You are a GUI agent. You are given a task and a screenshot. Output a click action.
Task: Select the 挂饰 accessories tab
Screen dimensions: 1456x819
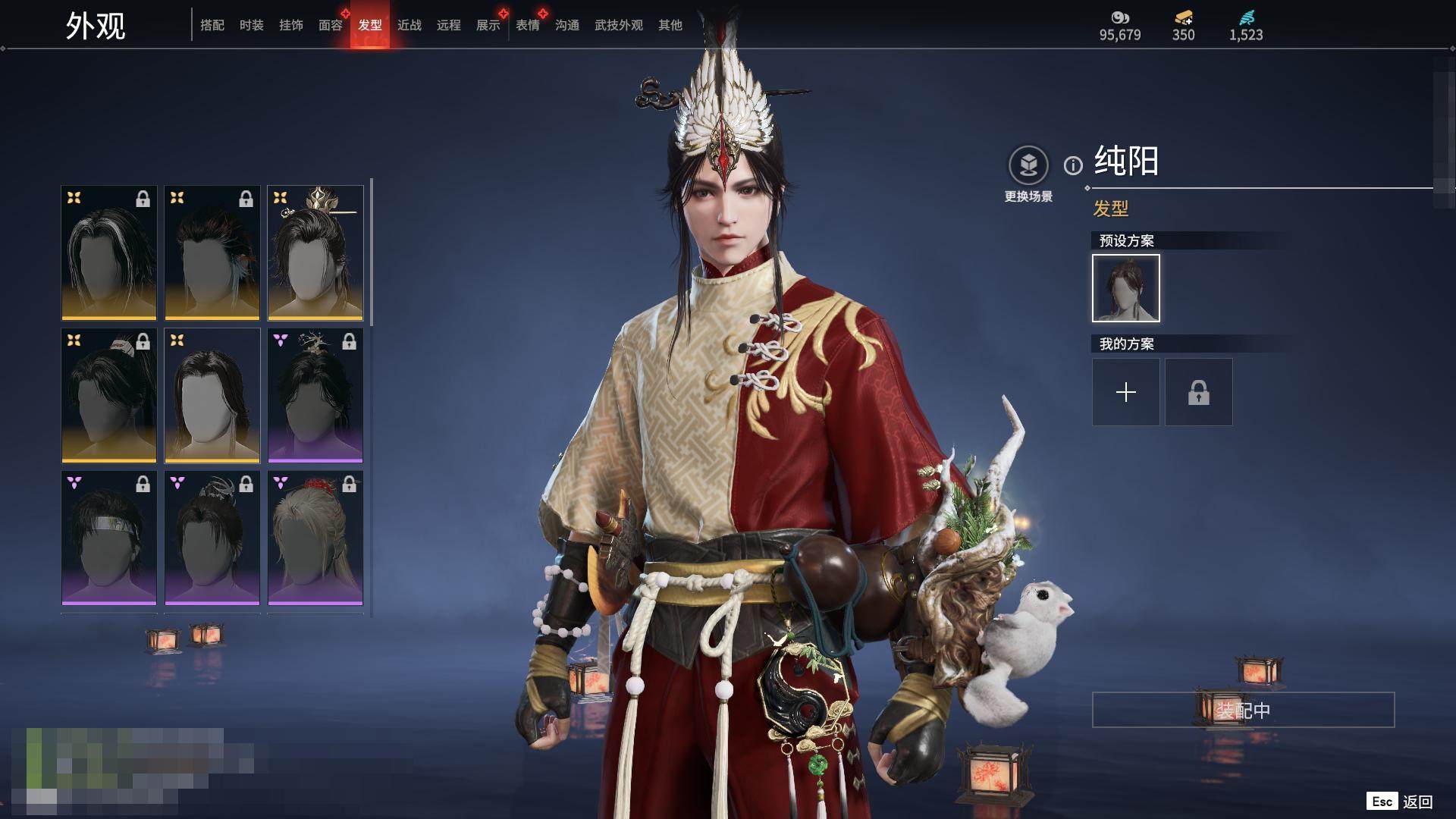click(x=291, y=25)
